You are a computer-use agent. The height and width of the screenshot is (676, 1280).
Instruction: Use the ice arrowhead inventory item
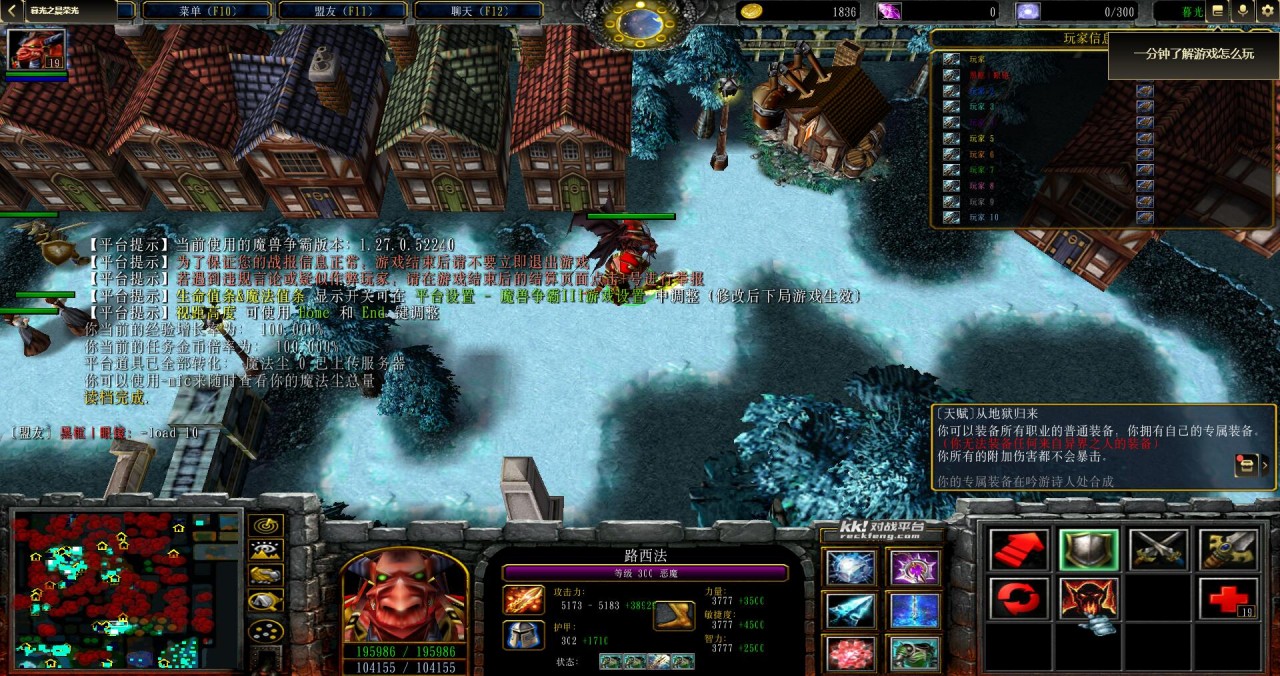coord(851,610)
